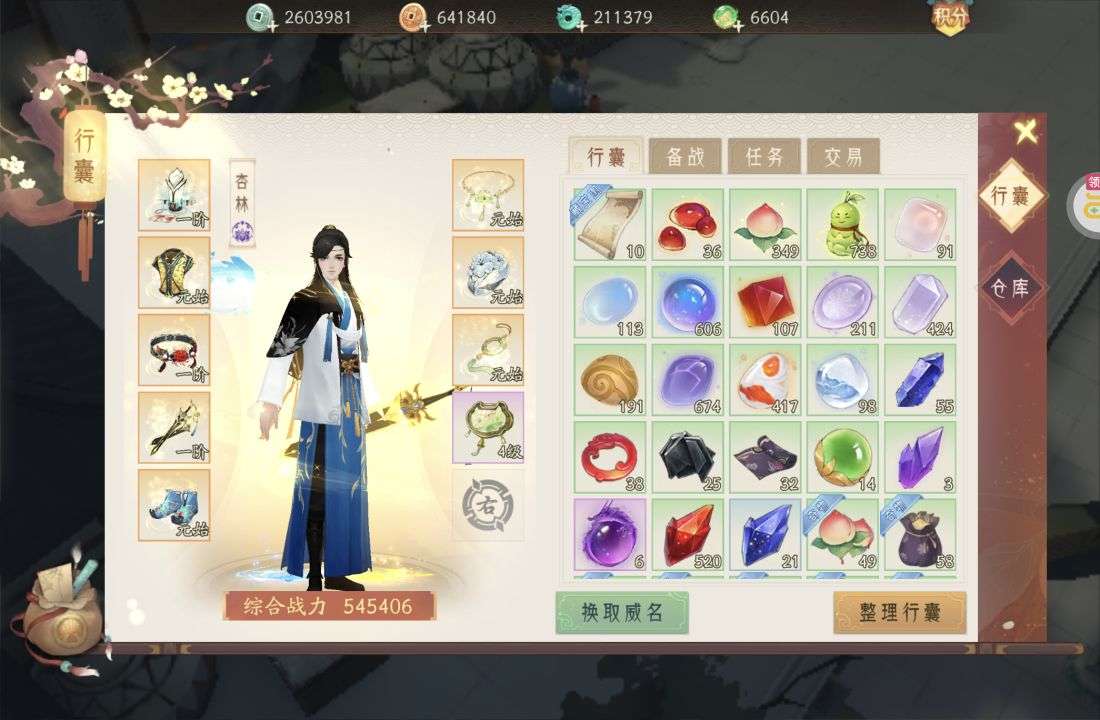Viewport: 1100px width, 720px height.
Task: Inspect the equipped necklace slot
Action: [x=487, y=194]
